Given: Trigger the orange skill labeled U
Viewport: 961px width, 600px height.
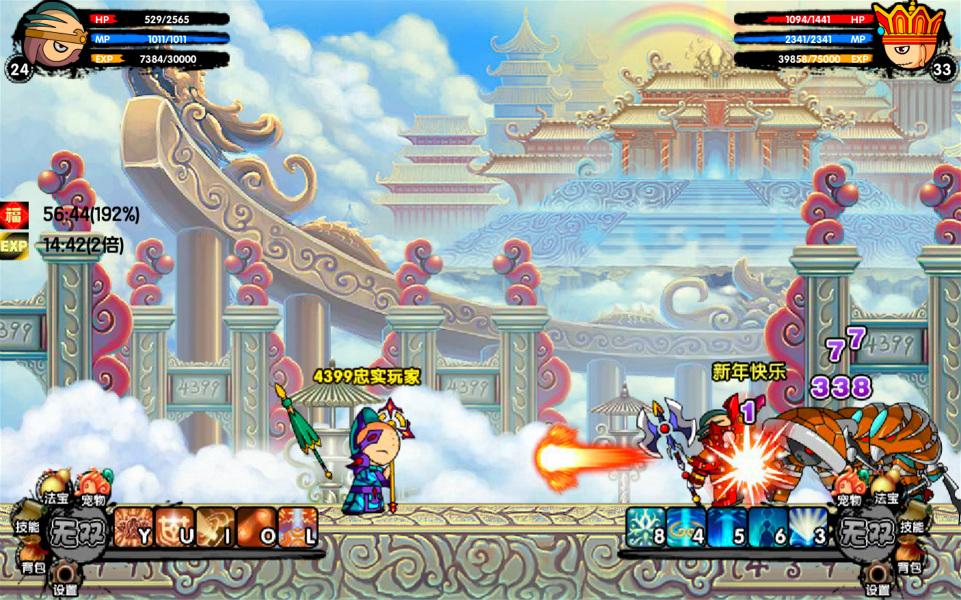Looking at the screenshot, I should [174, 527].
